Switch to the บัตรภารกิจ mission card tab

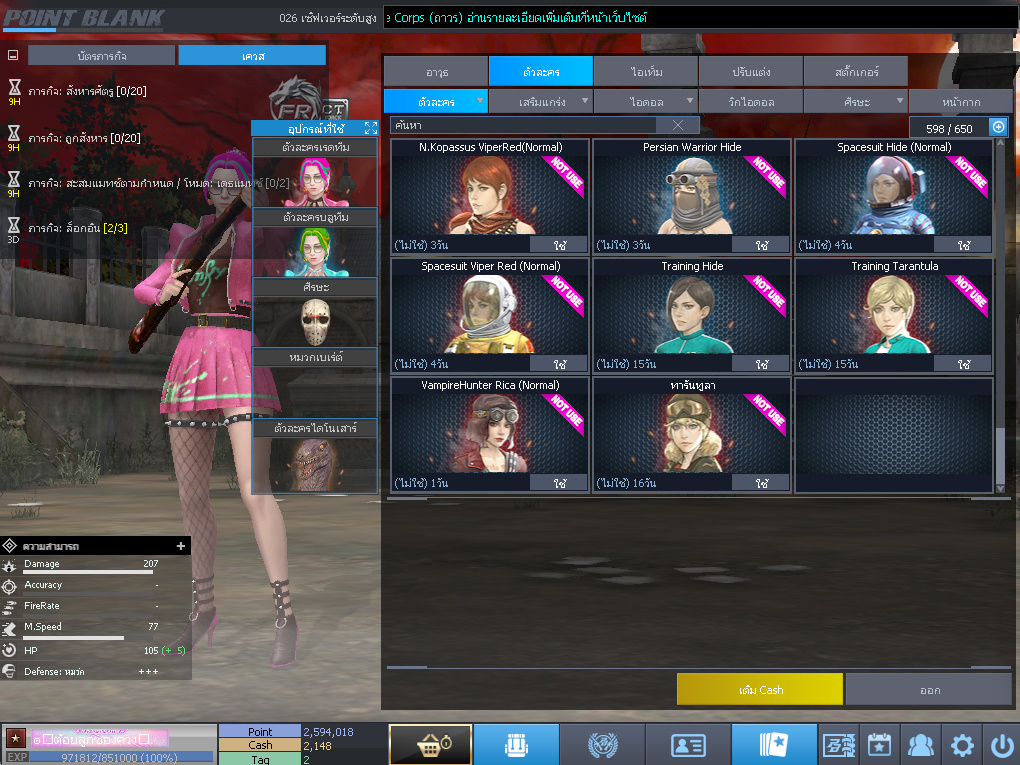coord(101,56)
